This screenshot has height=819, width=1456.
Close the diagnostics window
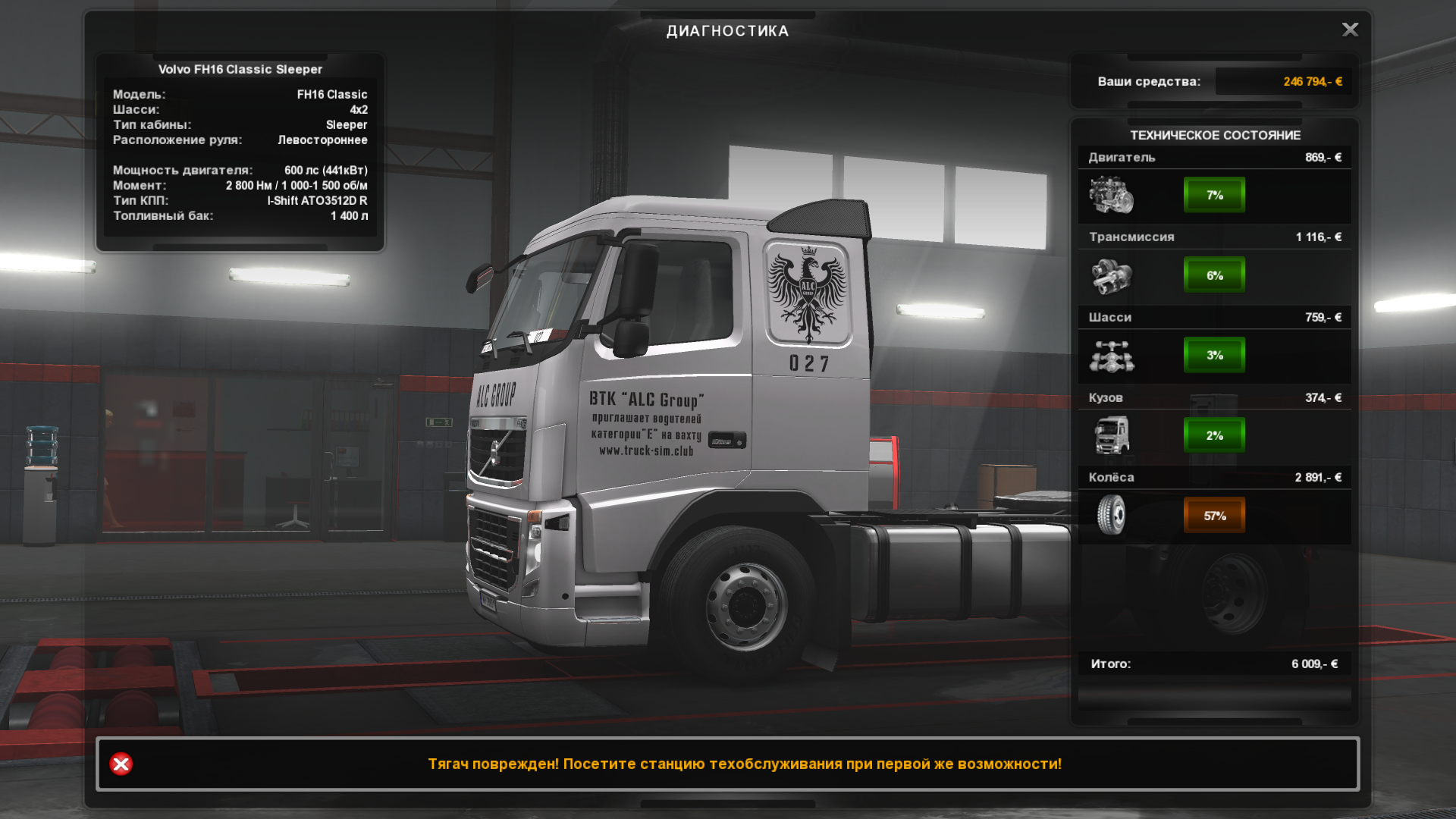click(1350, 30)
